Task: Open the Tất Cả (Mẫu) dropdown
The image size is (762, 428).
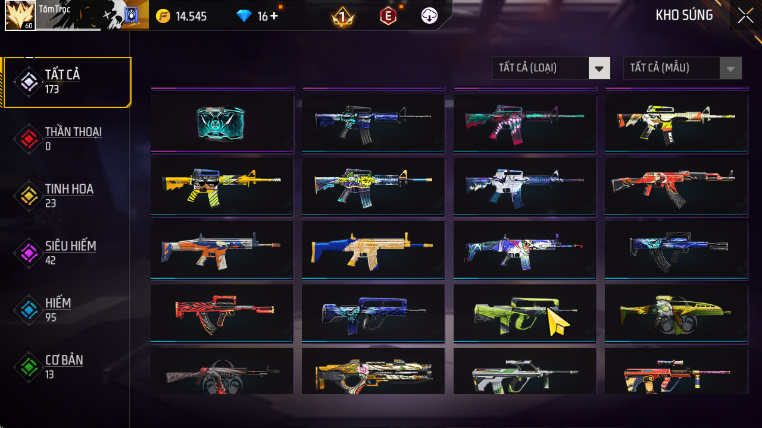Action: click(x=683, y=68)
